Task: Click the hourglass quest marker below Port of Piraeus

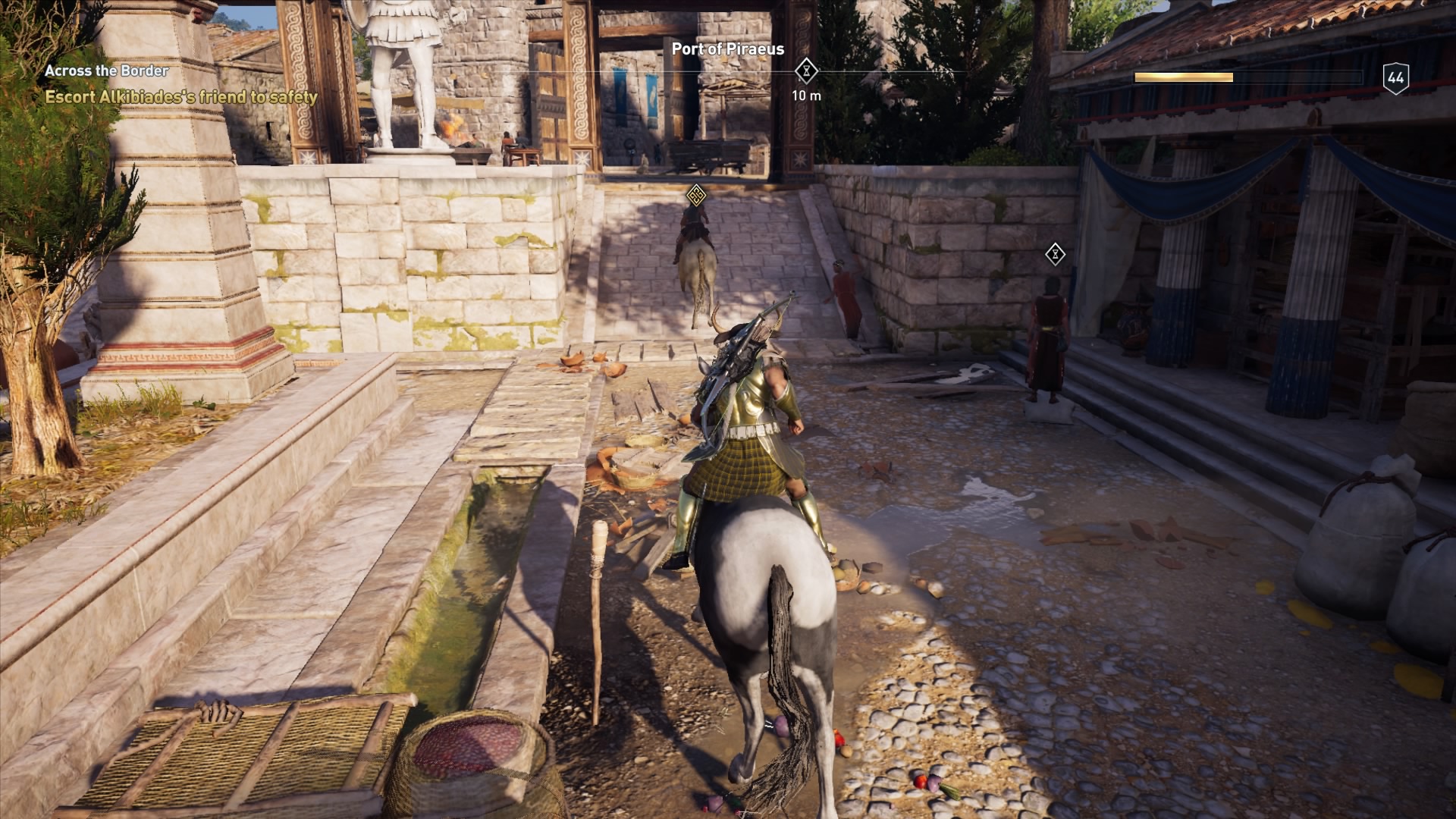Action: pyautogui.click(x=806, y=71)
